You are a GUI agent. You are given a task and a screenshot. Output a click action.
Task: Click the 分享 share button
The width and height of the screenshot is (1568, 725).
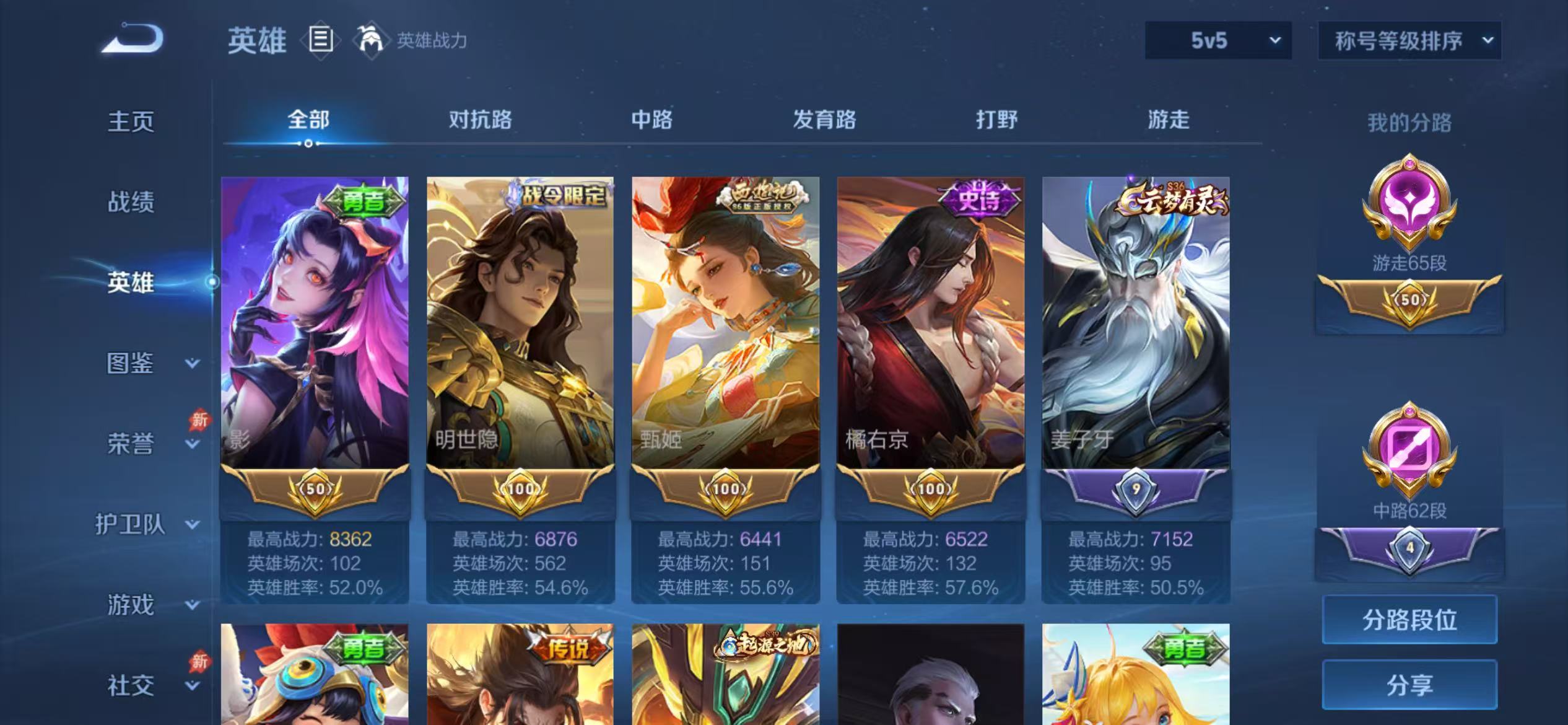pos(1410,685)
